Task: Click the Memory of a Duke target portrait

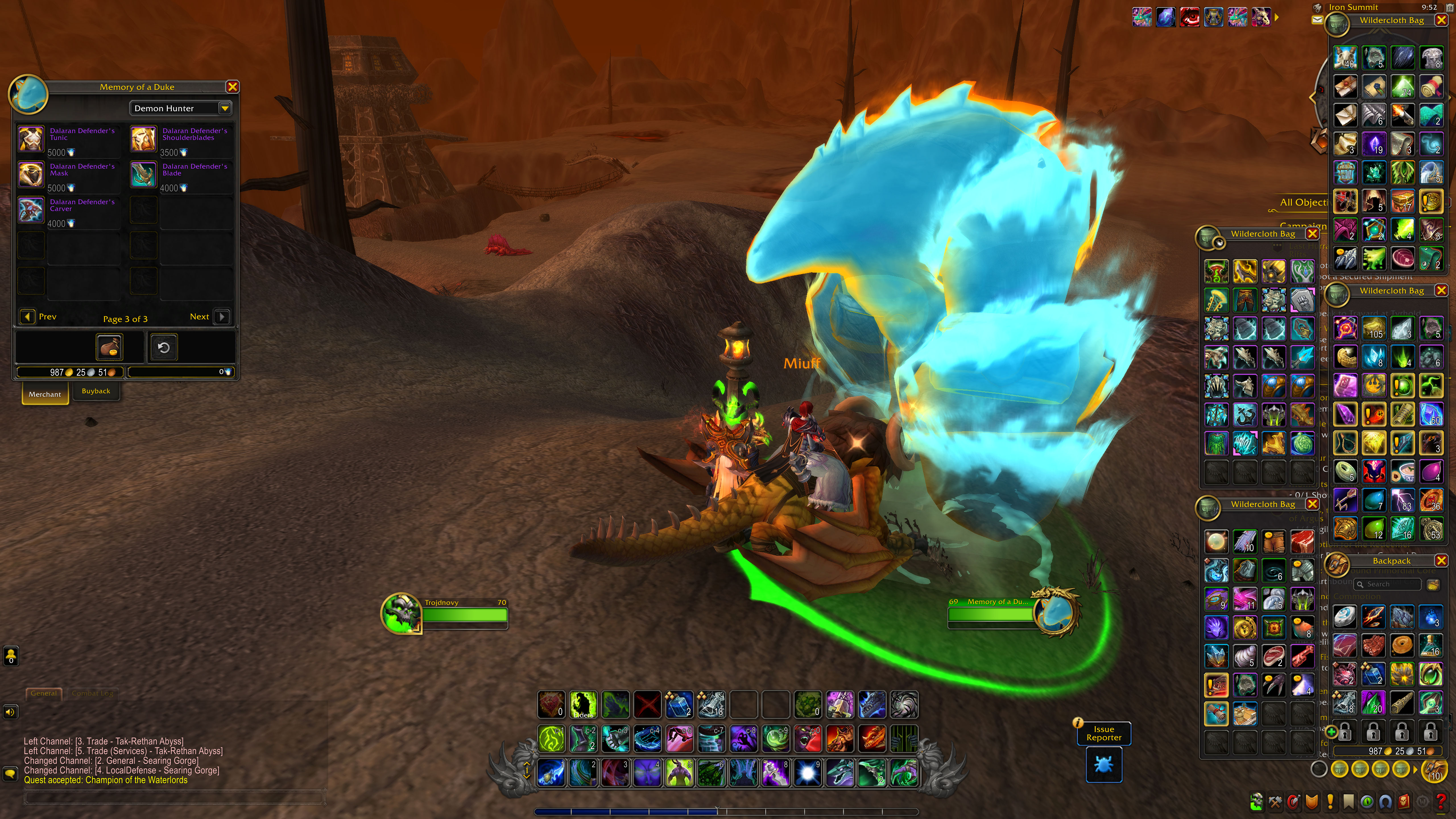Action: tap(1054, 613)
